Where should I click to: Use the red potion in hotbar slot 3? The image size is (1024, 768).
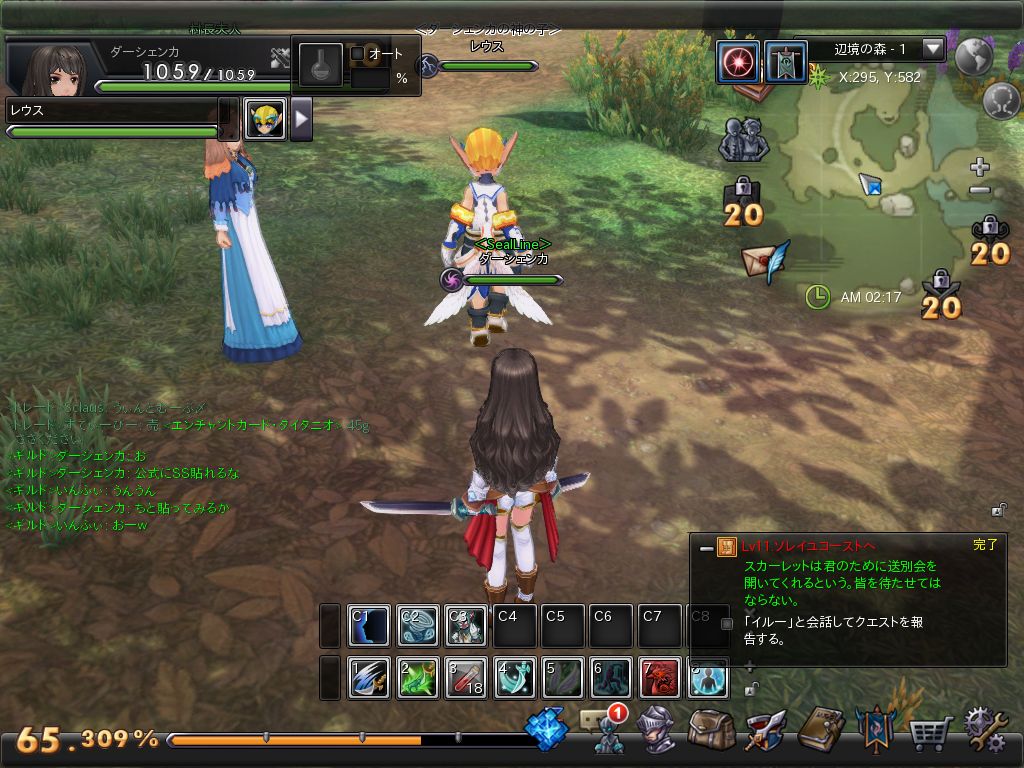pyautogui.click(x=466, y=678)
